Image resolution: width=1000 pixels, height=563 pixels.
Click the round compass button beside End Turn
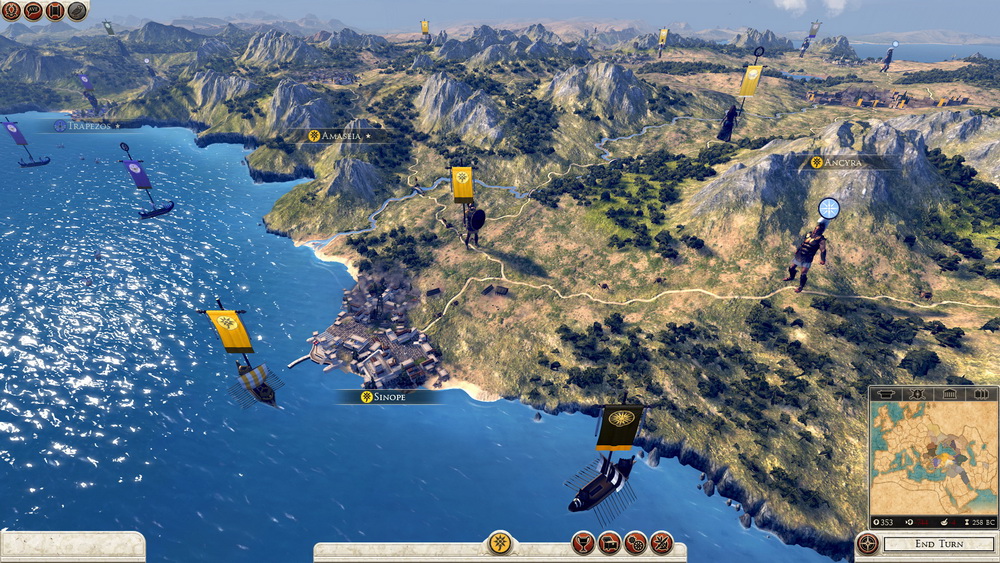click(867, 544)
